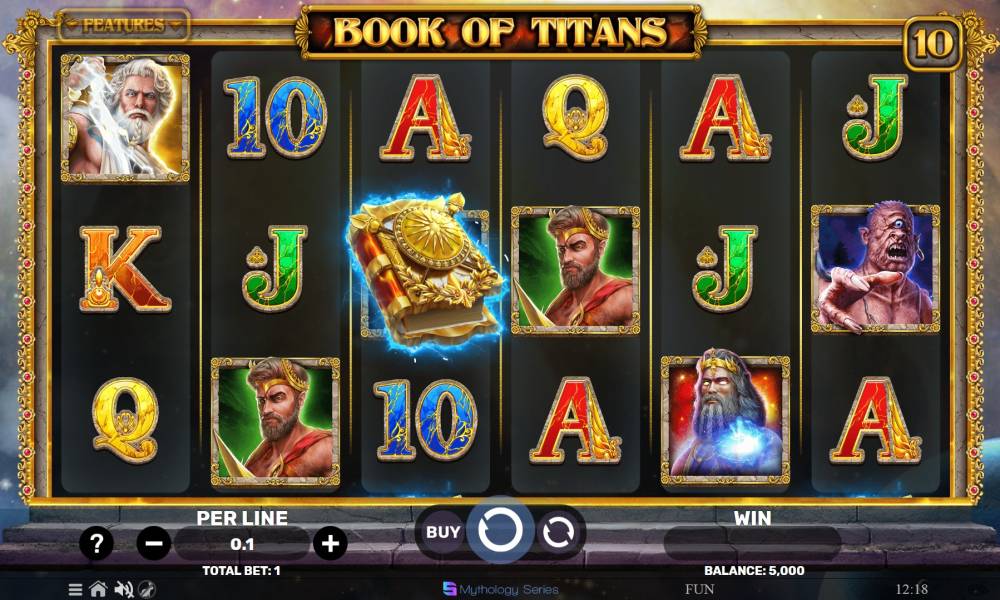Click the Buy feature button
This screenshot has height=600, width=1000.
click(443, 531)
